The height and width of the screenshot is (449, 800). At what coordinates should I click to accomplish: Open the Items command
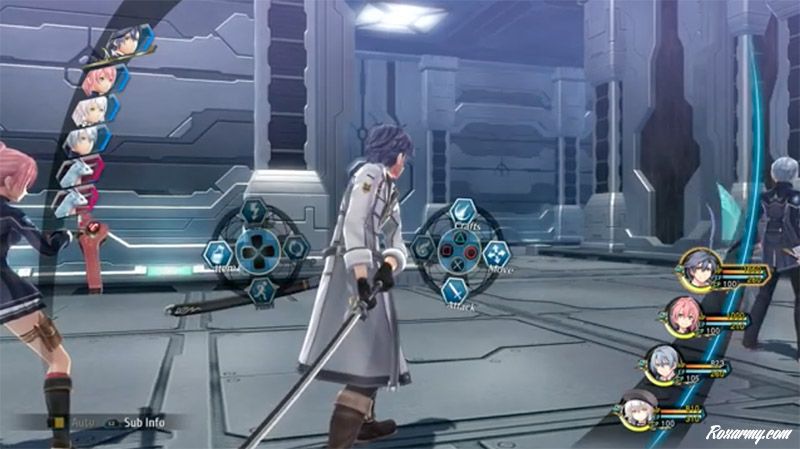(218, 253)
